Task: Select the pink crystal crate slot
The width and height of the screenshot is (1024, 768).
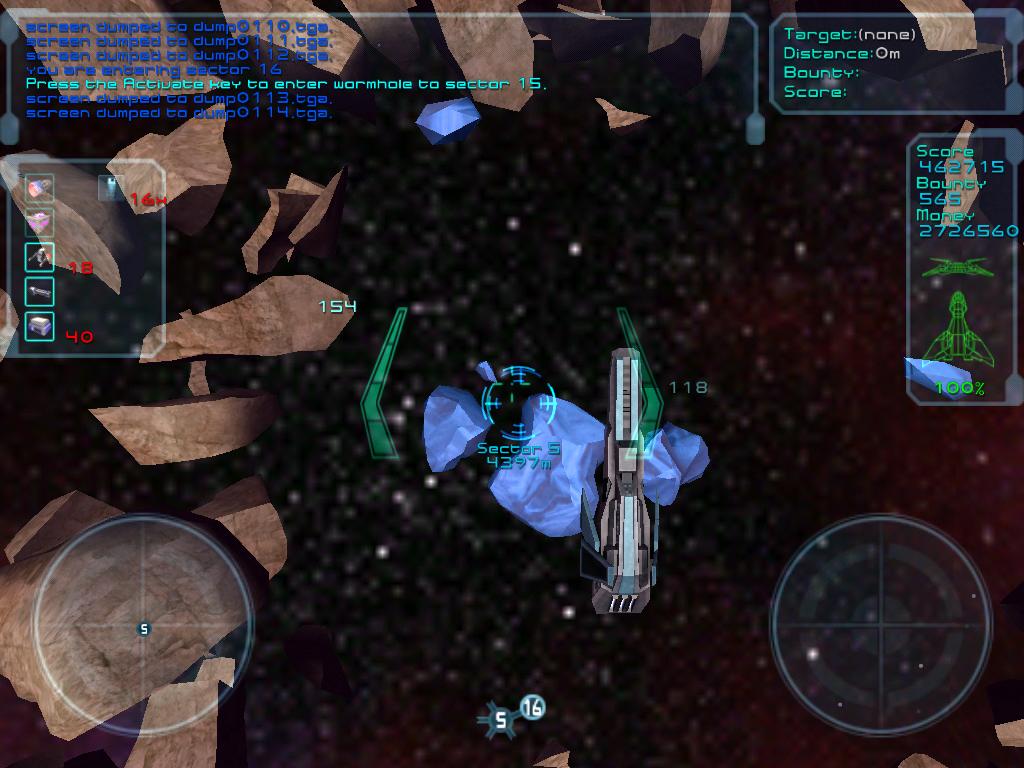Action: (x=39, y=222)
